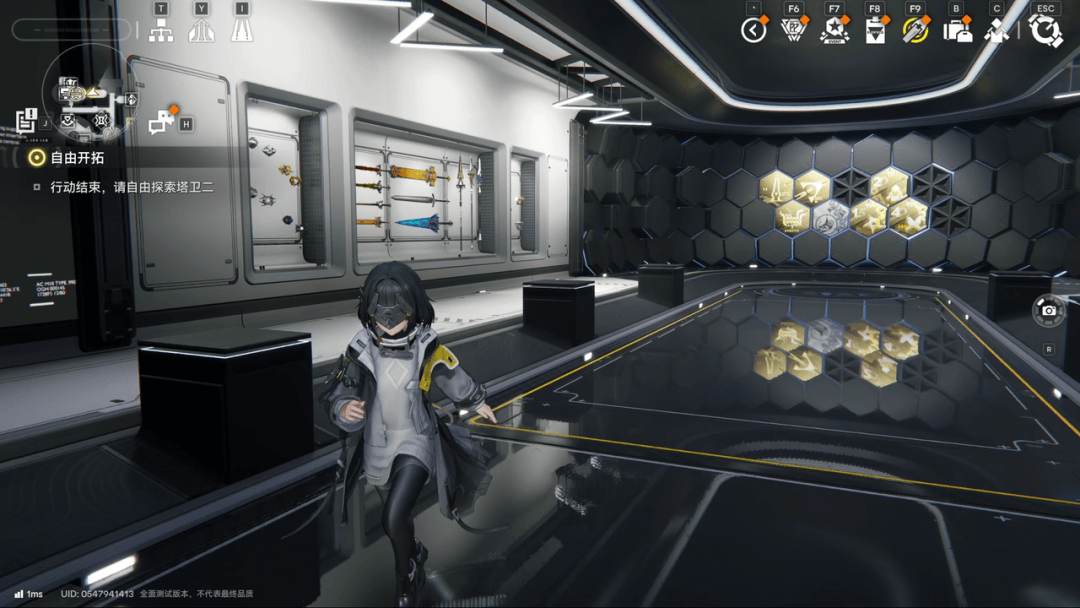Click the triple upward arrows icon
Viewport: 1080px width, 608px height.
pyautogui.click(x=201, y=30)
